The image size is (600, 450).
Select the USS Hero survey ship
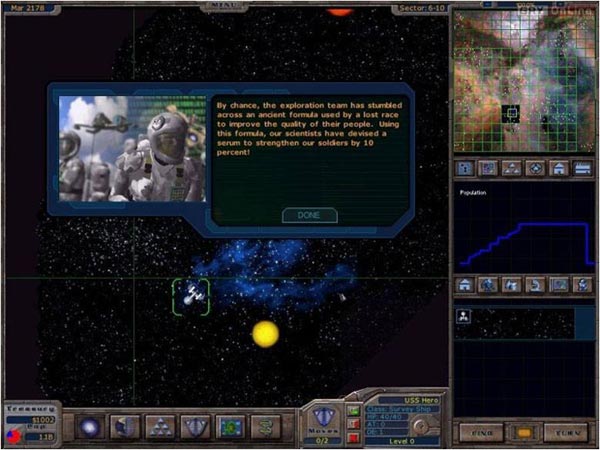pos(191,296)
